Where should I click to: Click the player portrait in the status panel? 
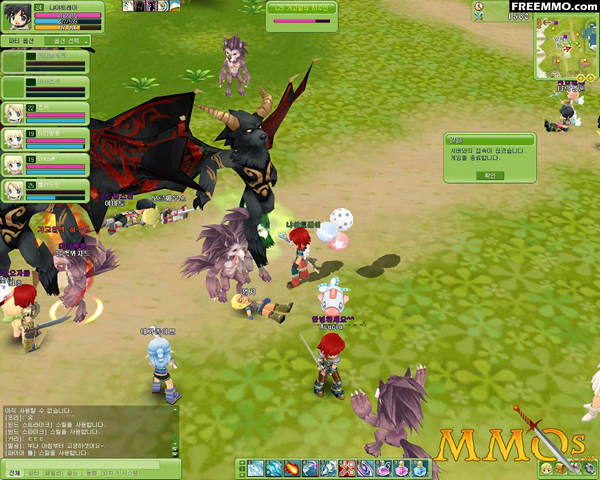[x=16, y=16]
